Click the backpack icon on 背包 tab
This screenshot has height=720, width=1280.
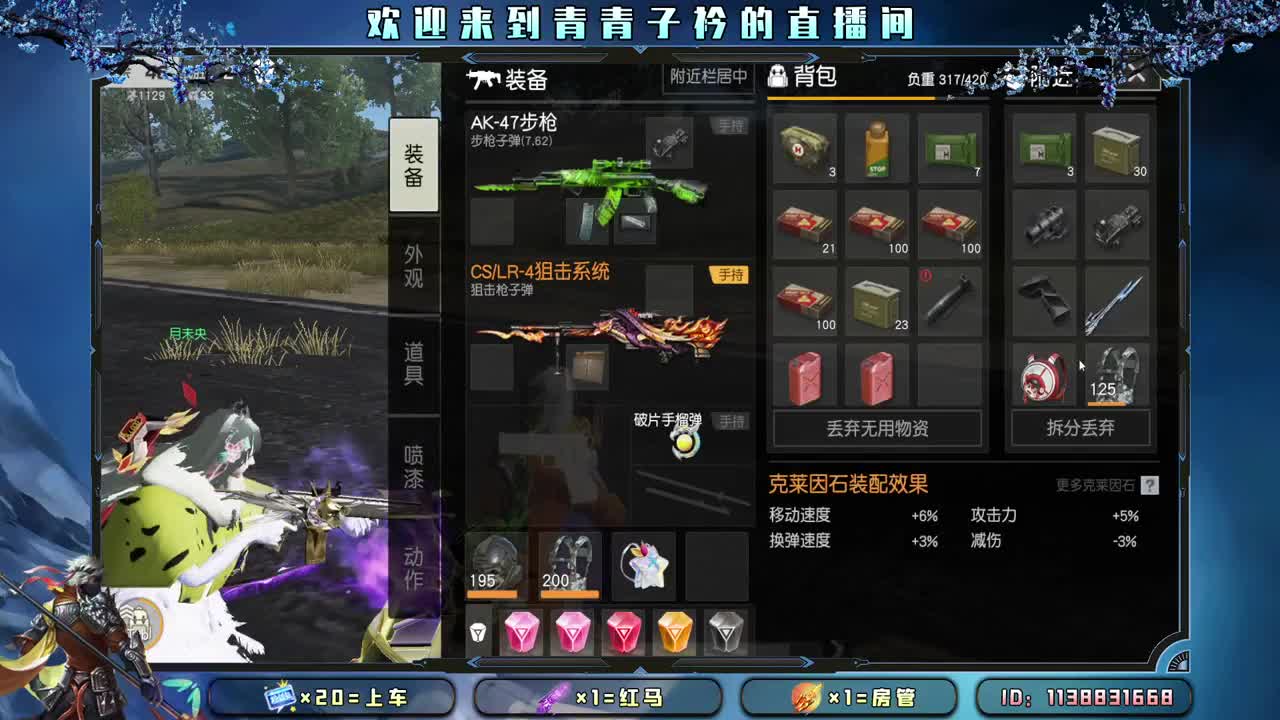tap(777, 78)
